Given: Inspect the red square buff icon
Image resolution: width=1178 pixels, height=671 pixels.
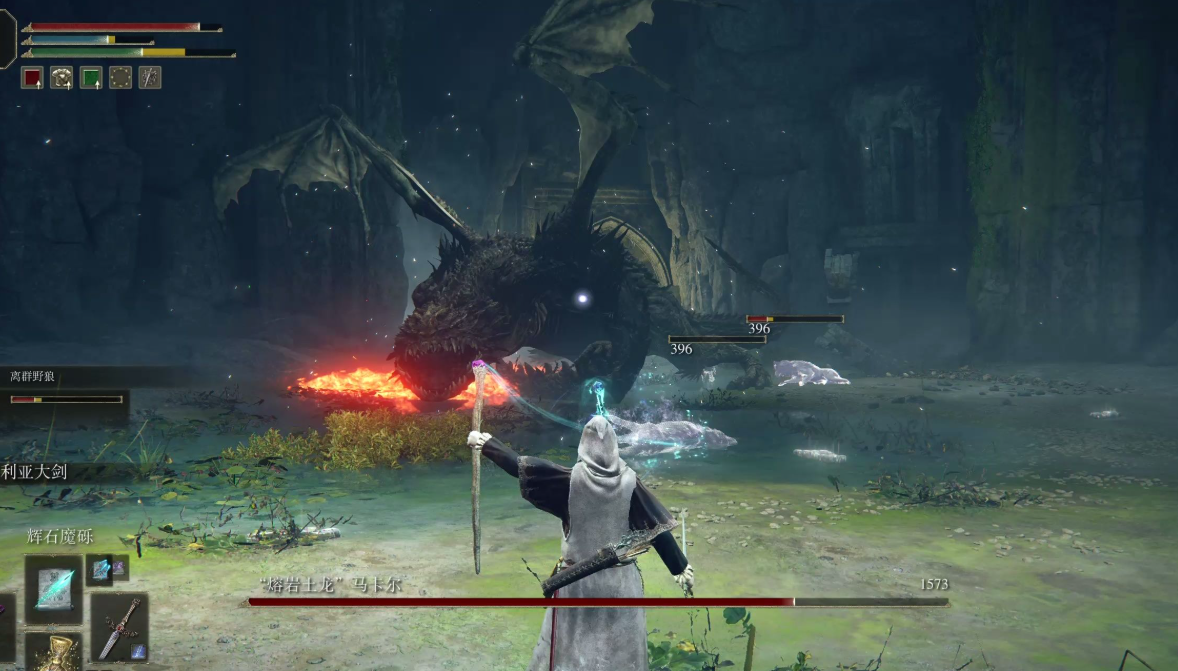Looking at the screenshot, I should tap(33, 77).
